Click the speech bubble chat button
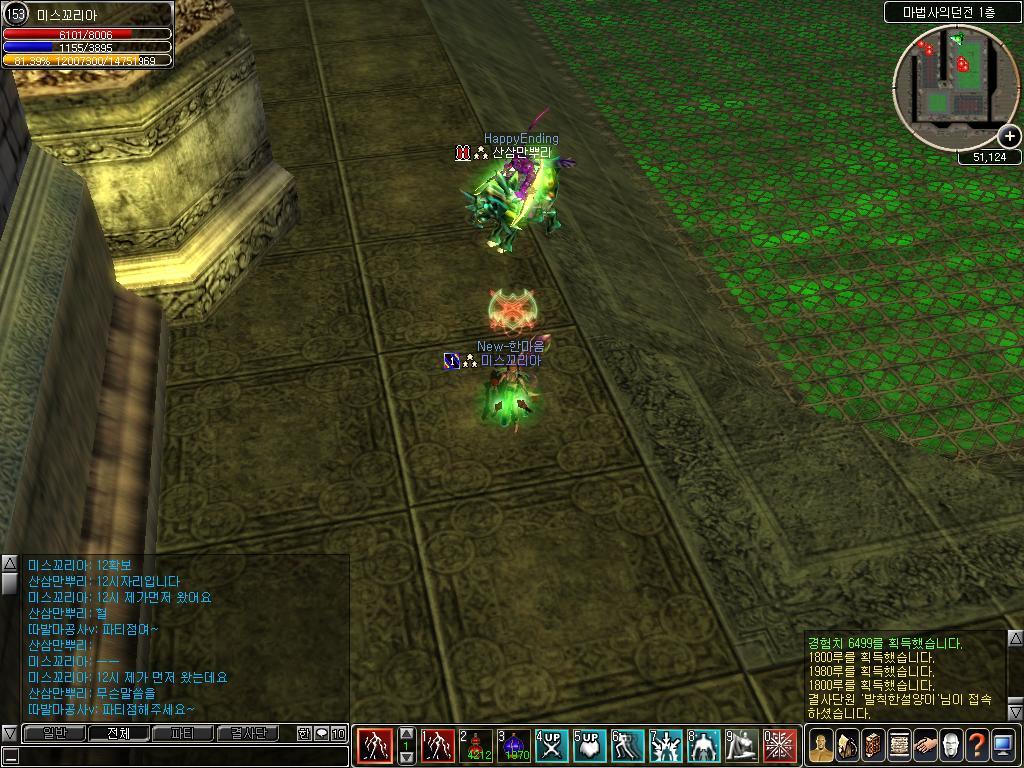The width and height of the screenshot is (1024, 768). (x=322, y=734)
